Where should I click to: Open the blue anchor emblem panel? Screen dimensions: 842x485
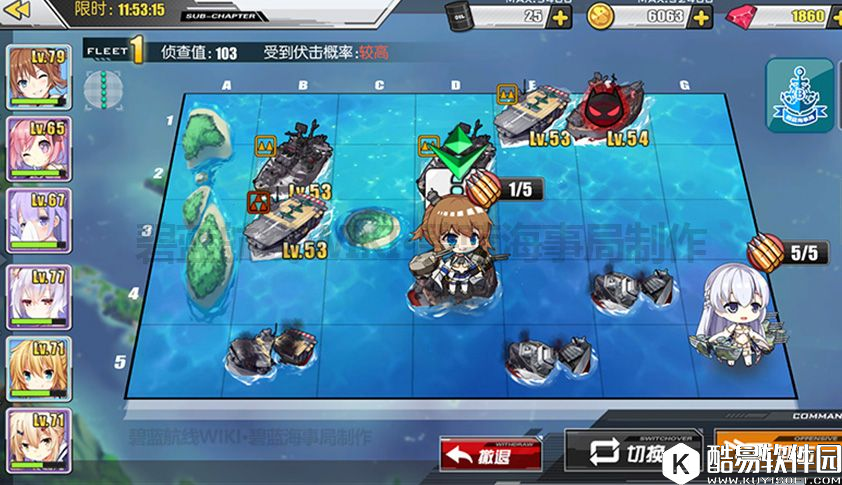pos(799,95)
